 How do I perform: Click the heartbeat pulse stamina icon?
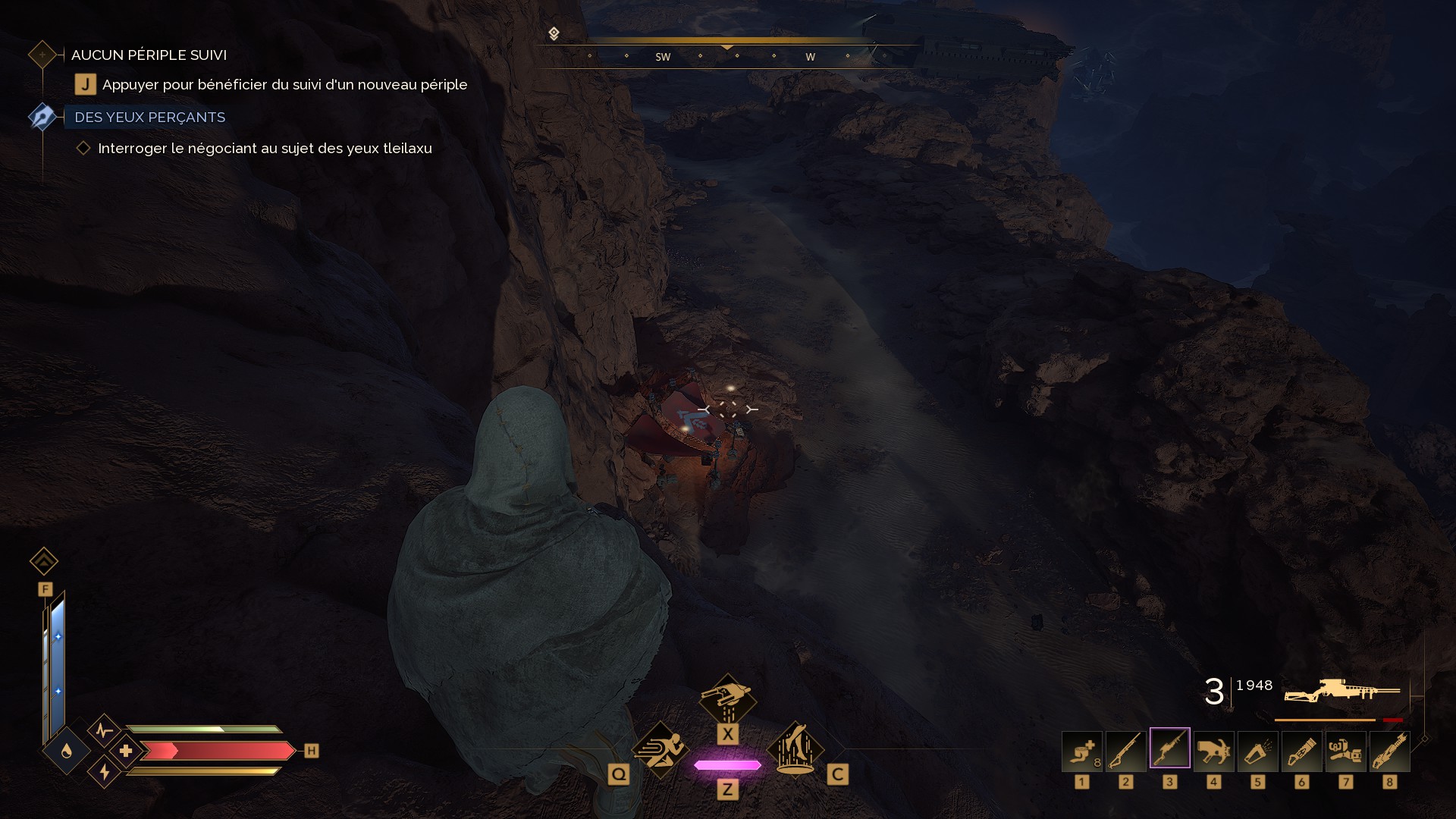(x=104, y=730)
